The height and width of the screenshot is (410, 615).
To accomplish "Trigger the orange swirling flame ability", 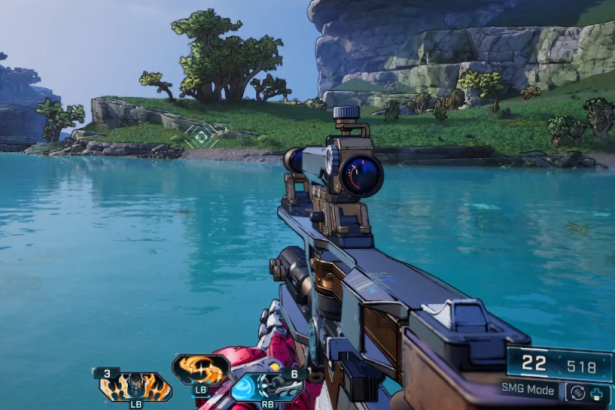I will [x=201, y=370].
